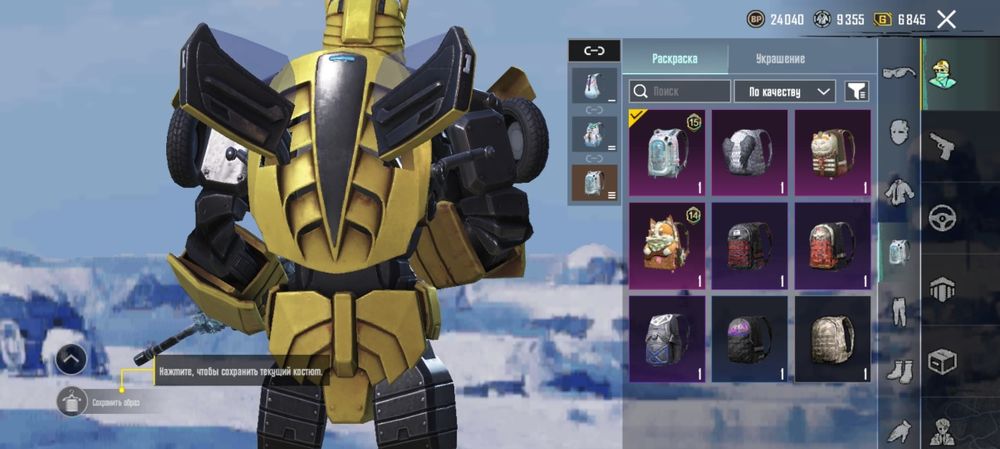
Task: Select the corgi dog backpack skin
Action: pos(667,247)
